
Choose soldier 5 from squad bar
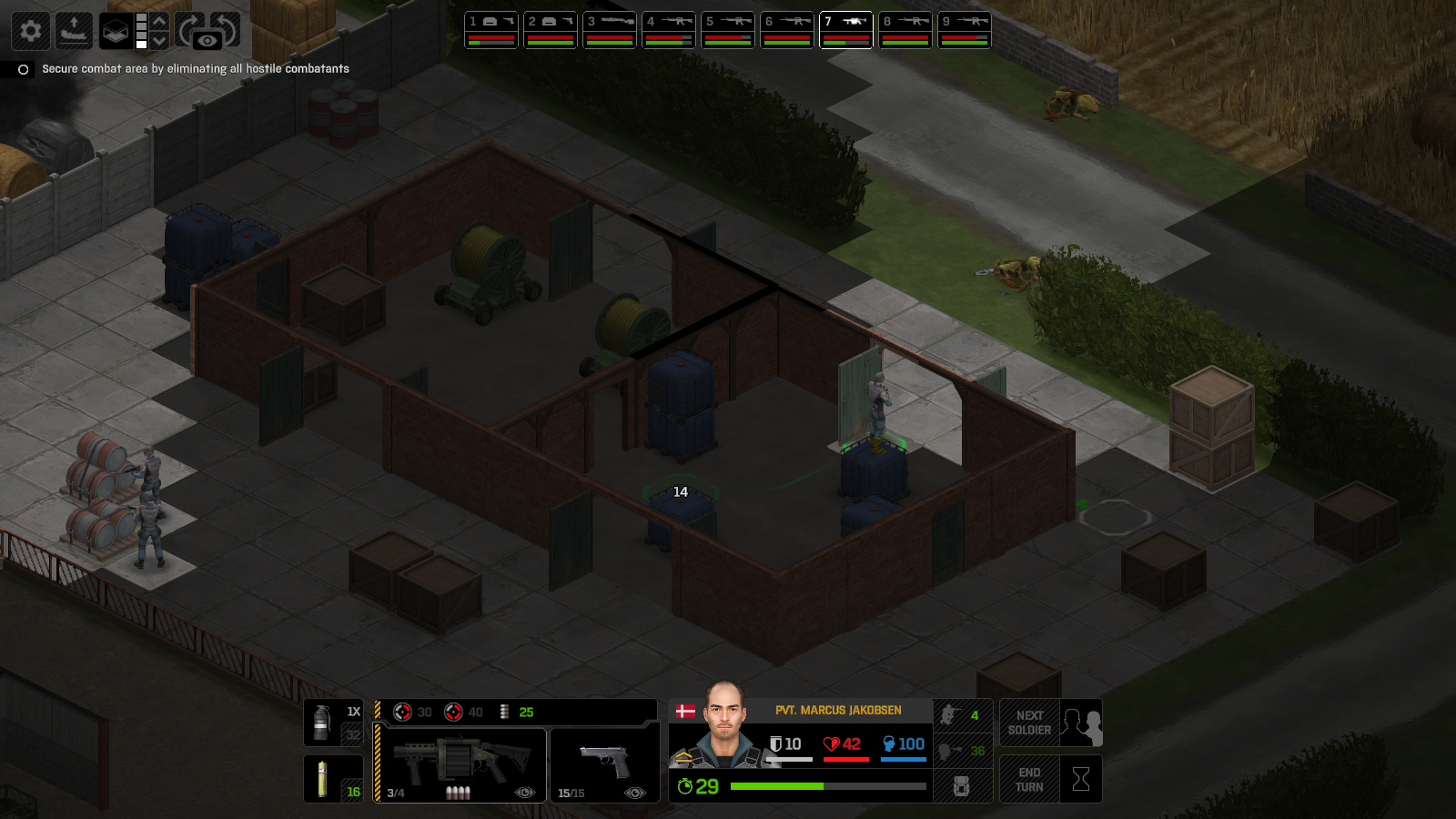coord(727,30)
